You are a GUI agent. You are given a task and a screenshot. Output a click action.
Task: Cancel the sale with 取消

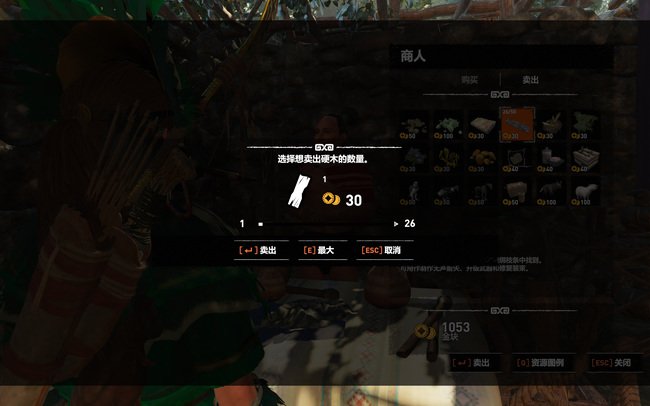[386, 251]
